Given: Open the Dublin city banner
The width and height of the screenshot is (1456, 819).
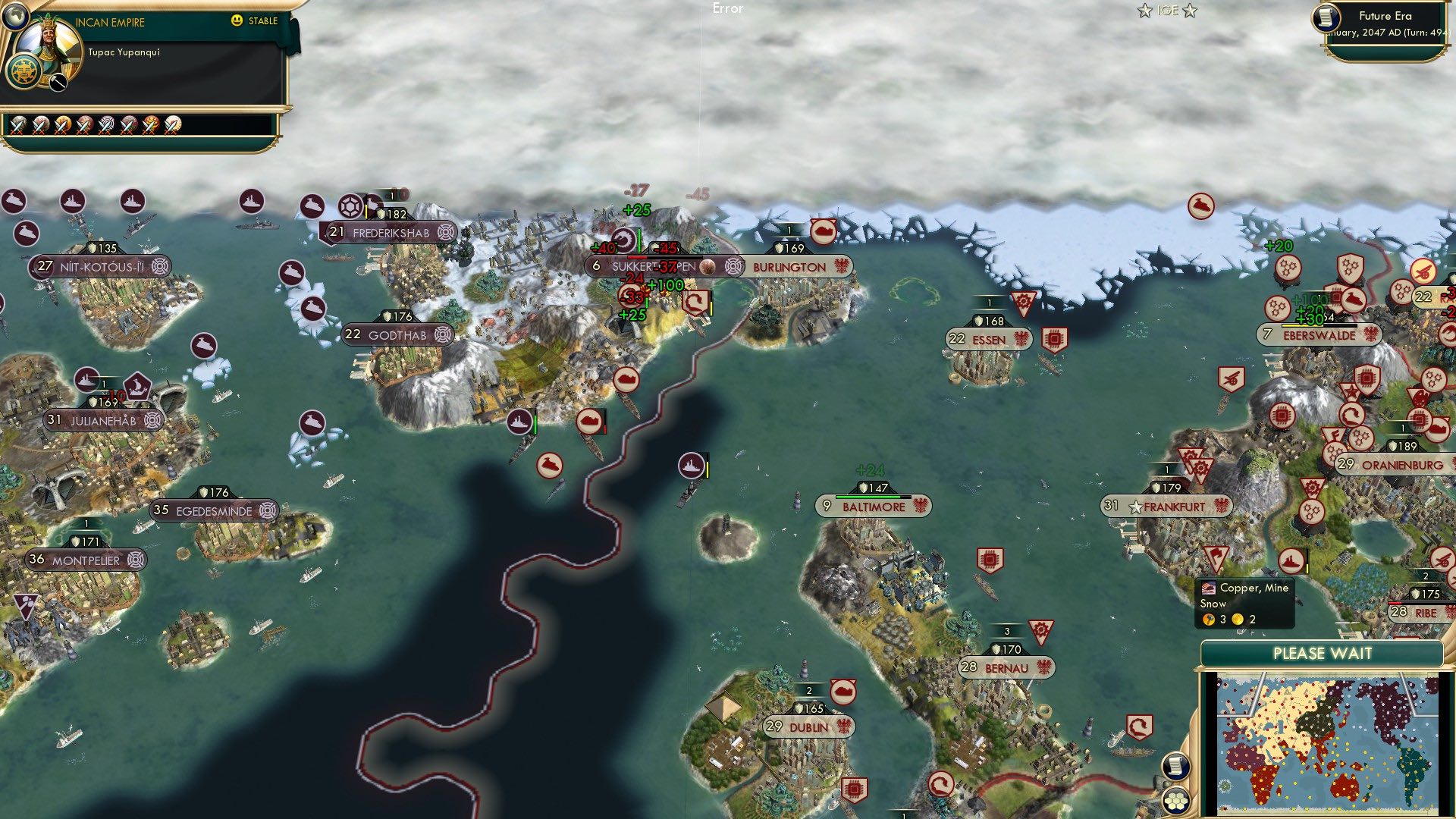Looking at the screenshot, I should point(808,726).
